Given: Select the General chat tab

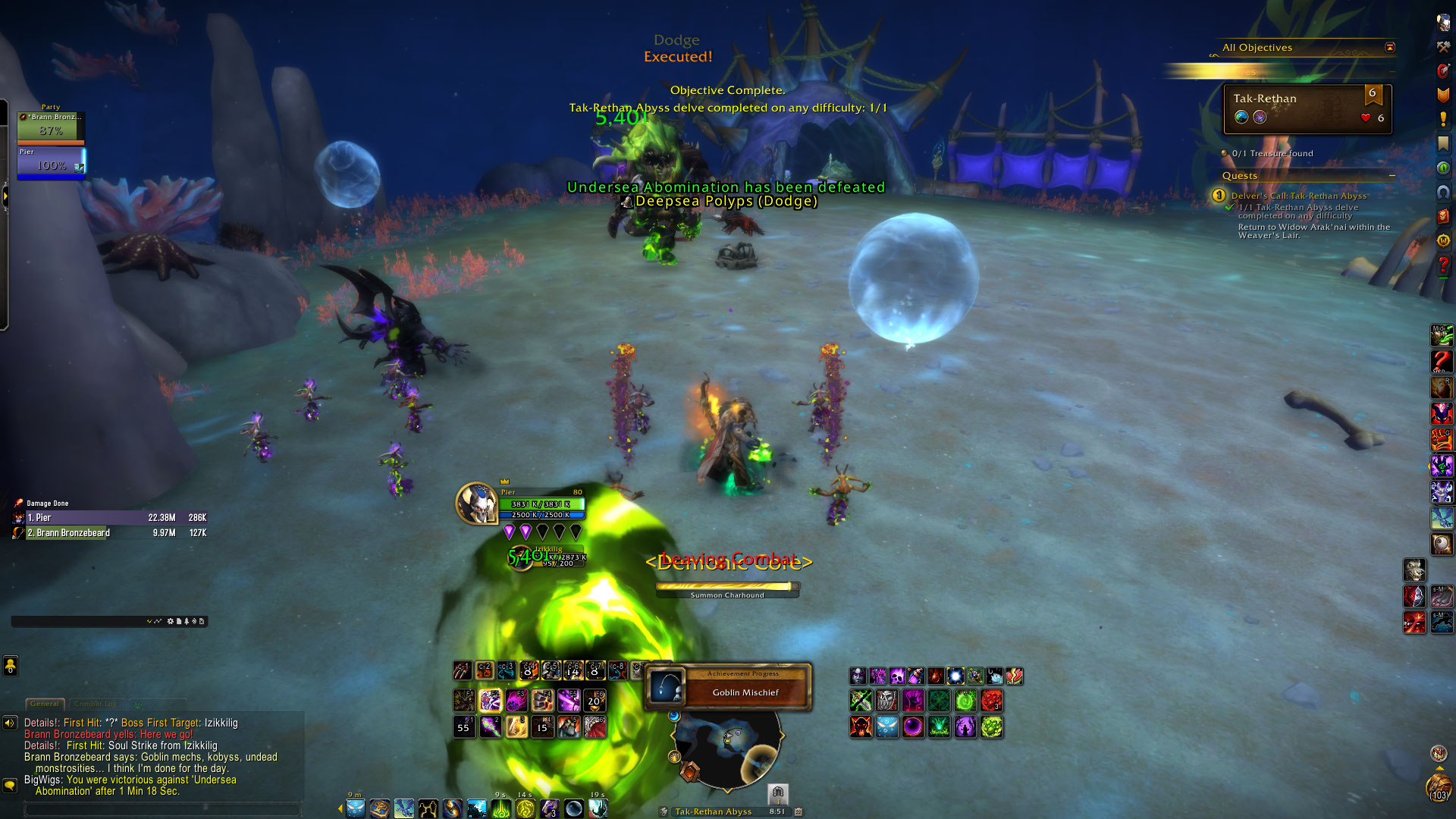Looking at the screenshot, I should (x=45, y=704).
